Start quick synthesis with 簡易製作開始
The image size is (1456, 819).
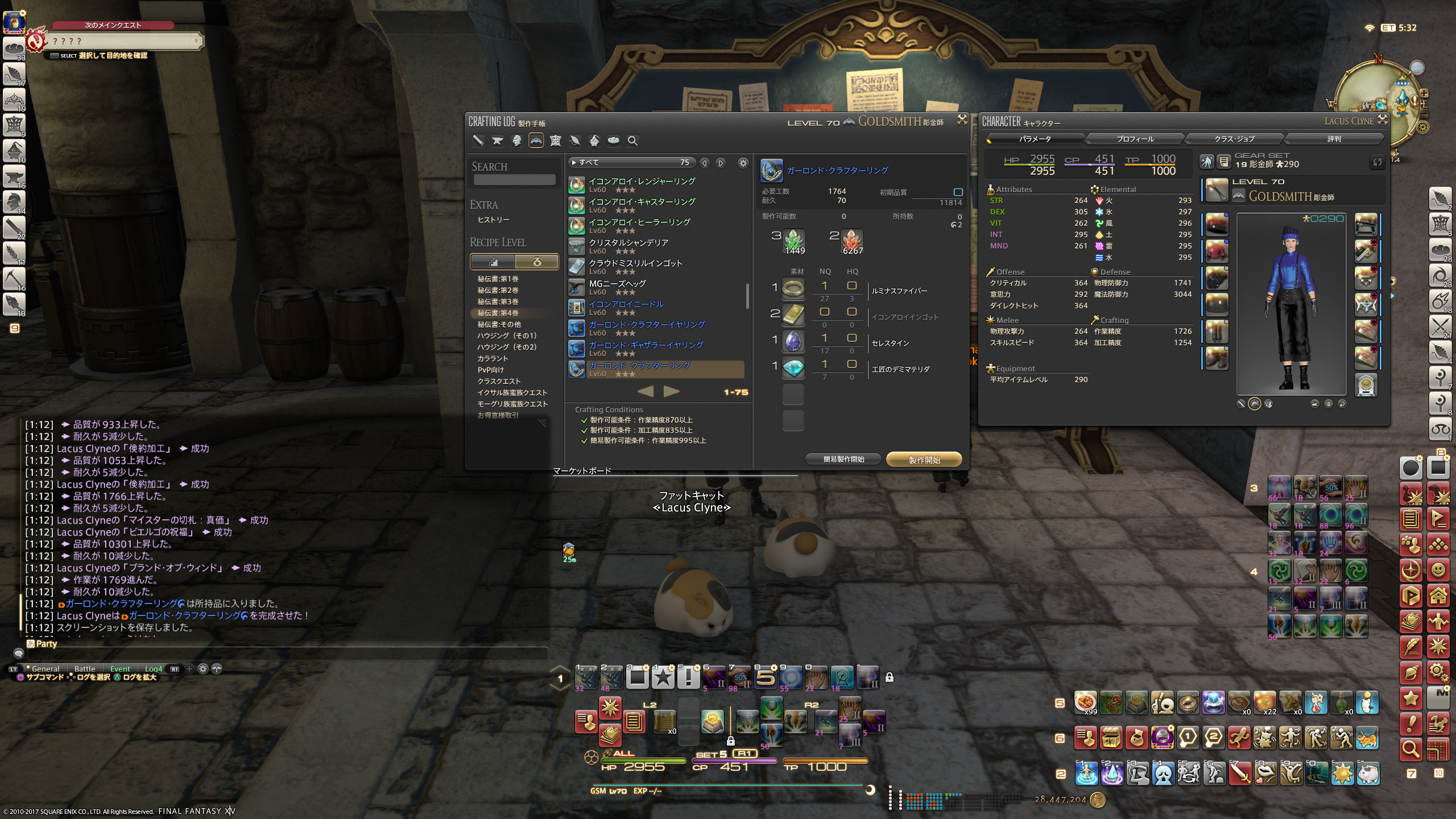(843, 460)
